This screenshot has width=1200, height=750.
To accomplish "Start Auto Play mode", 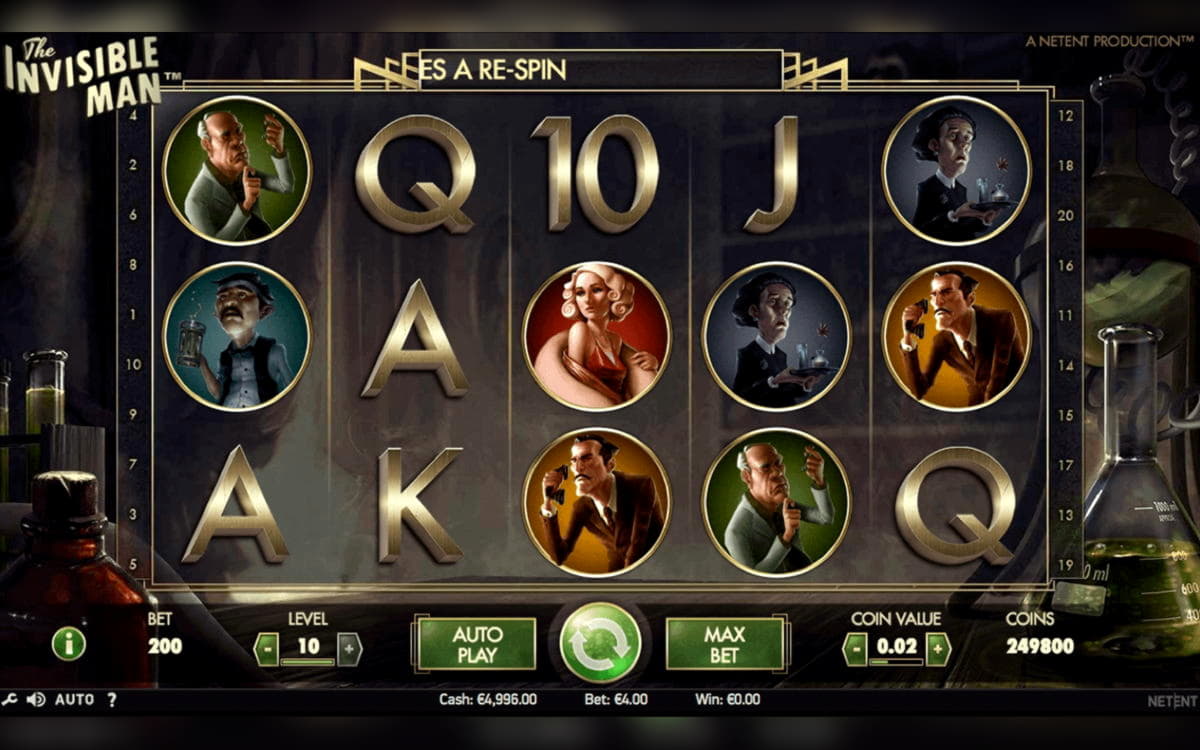I will (476, 644).
